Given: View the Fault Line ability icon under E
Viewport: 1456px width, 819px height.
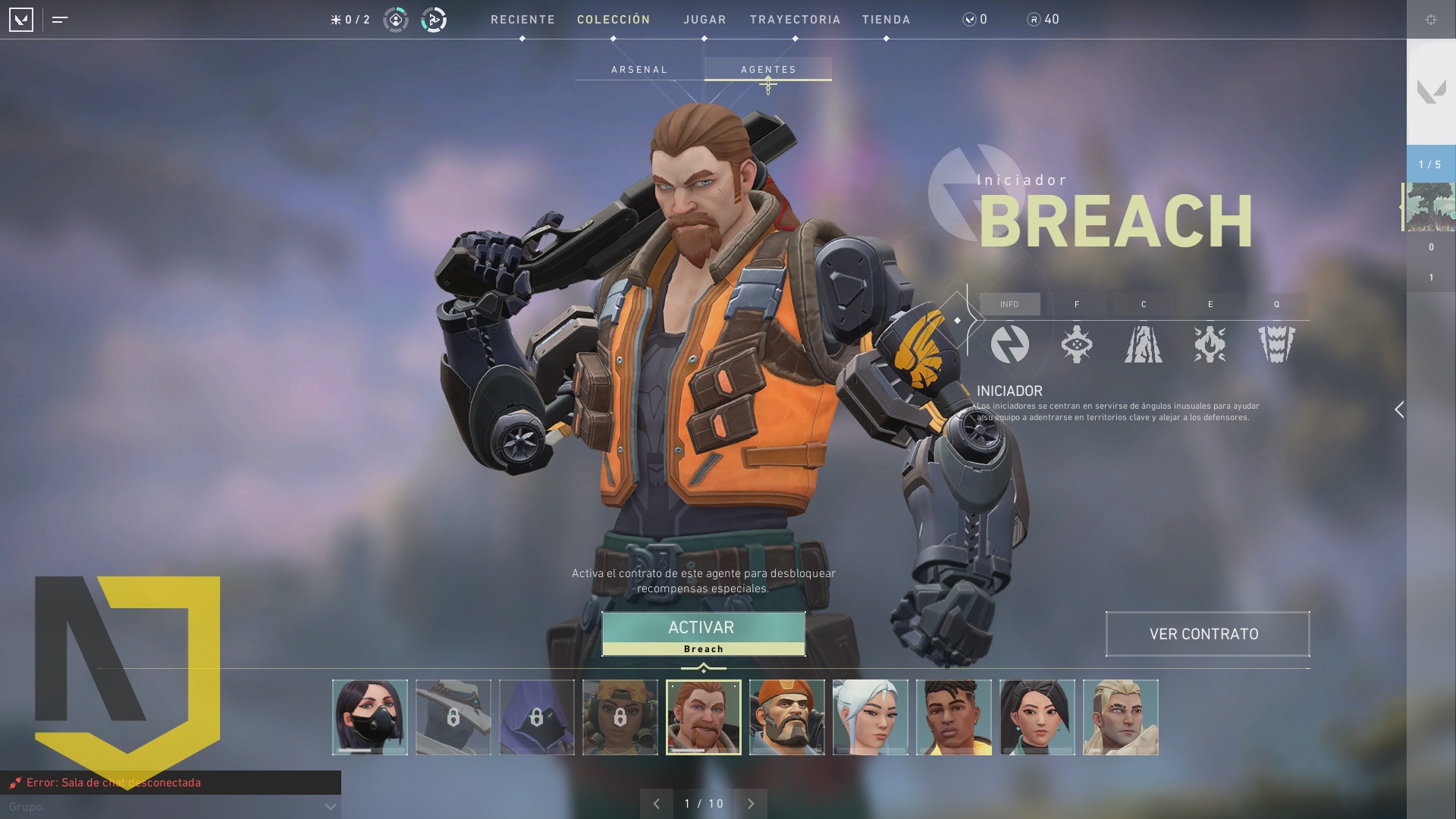Looking at the screenshot, I should [1210, 345].
